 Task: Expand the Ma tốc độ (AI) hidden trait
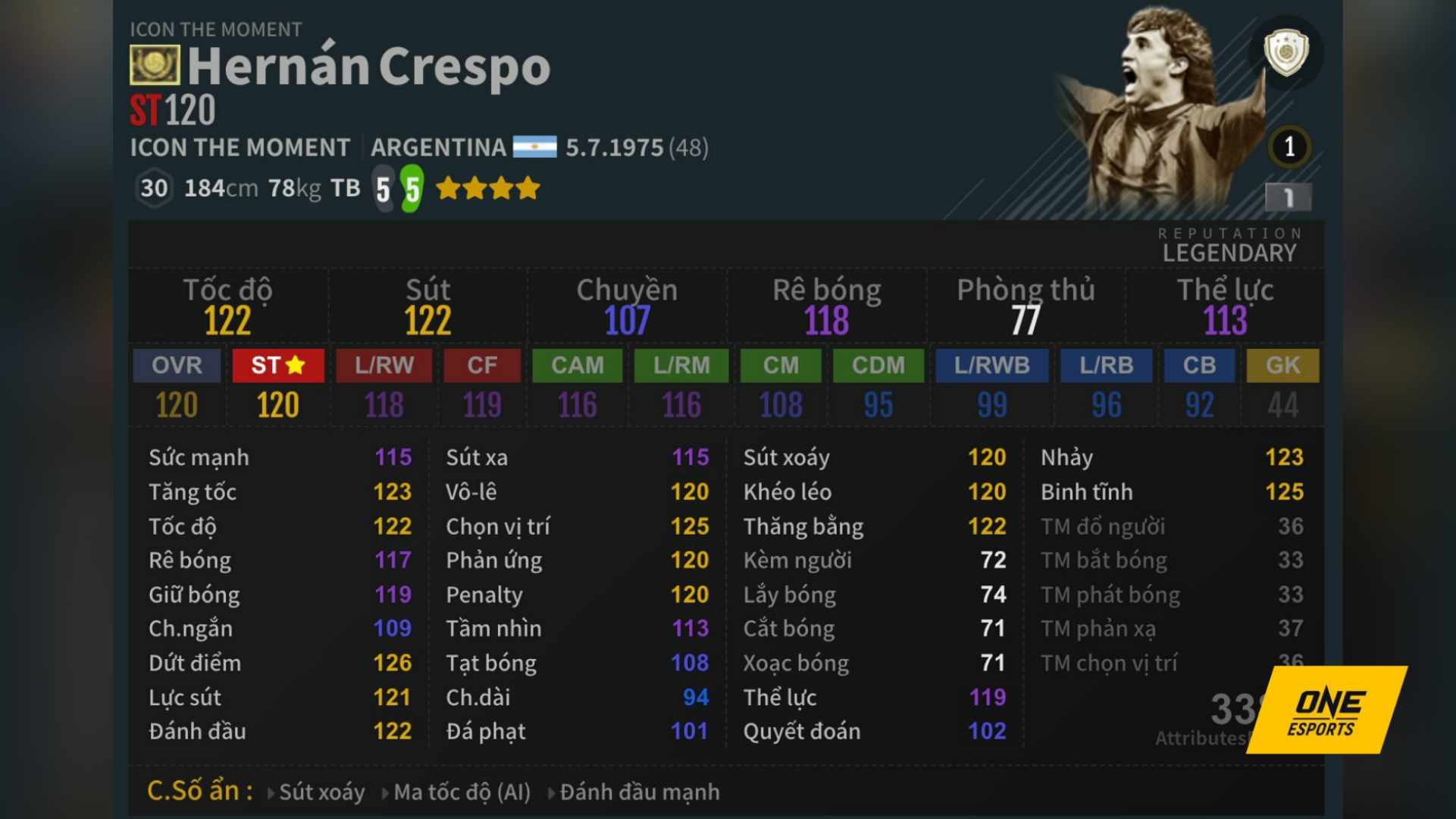(462, 791)
